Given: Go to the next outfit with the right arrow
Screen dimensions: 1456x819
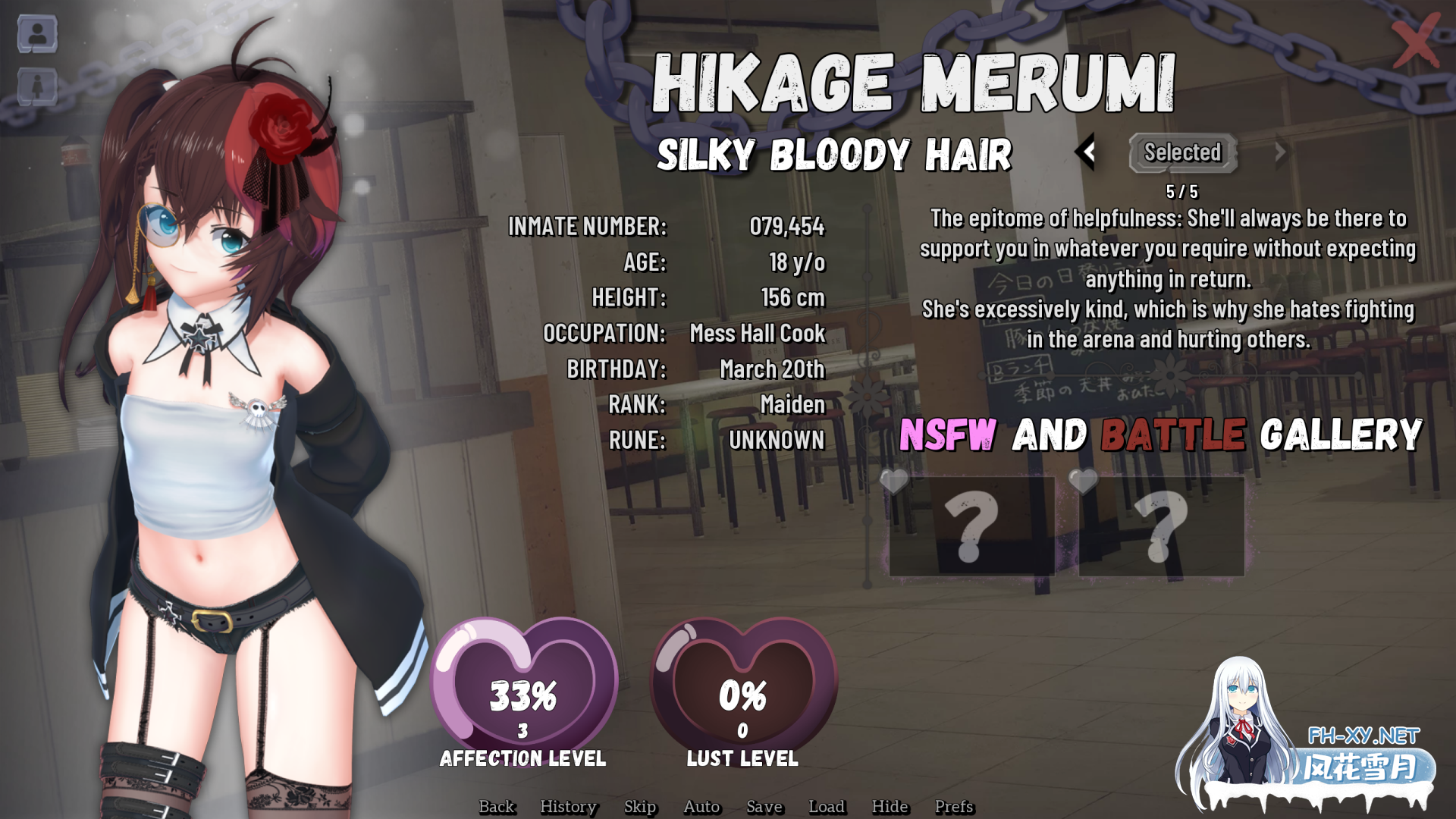Looking at the screenshot, I should [1280, 152].
